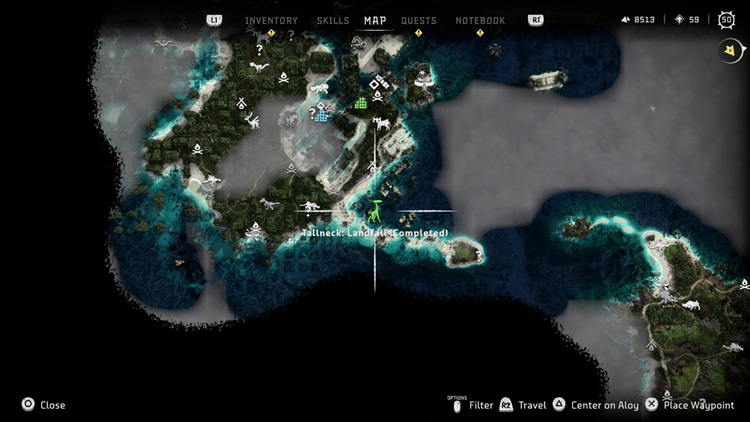This screenshot has height=422, width=750.
Task: Select the Map tab
Action: pos(375,20)
